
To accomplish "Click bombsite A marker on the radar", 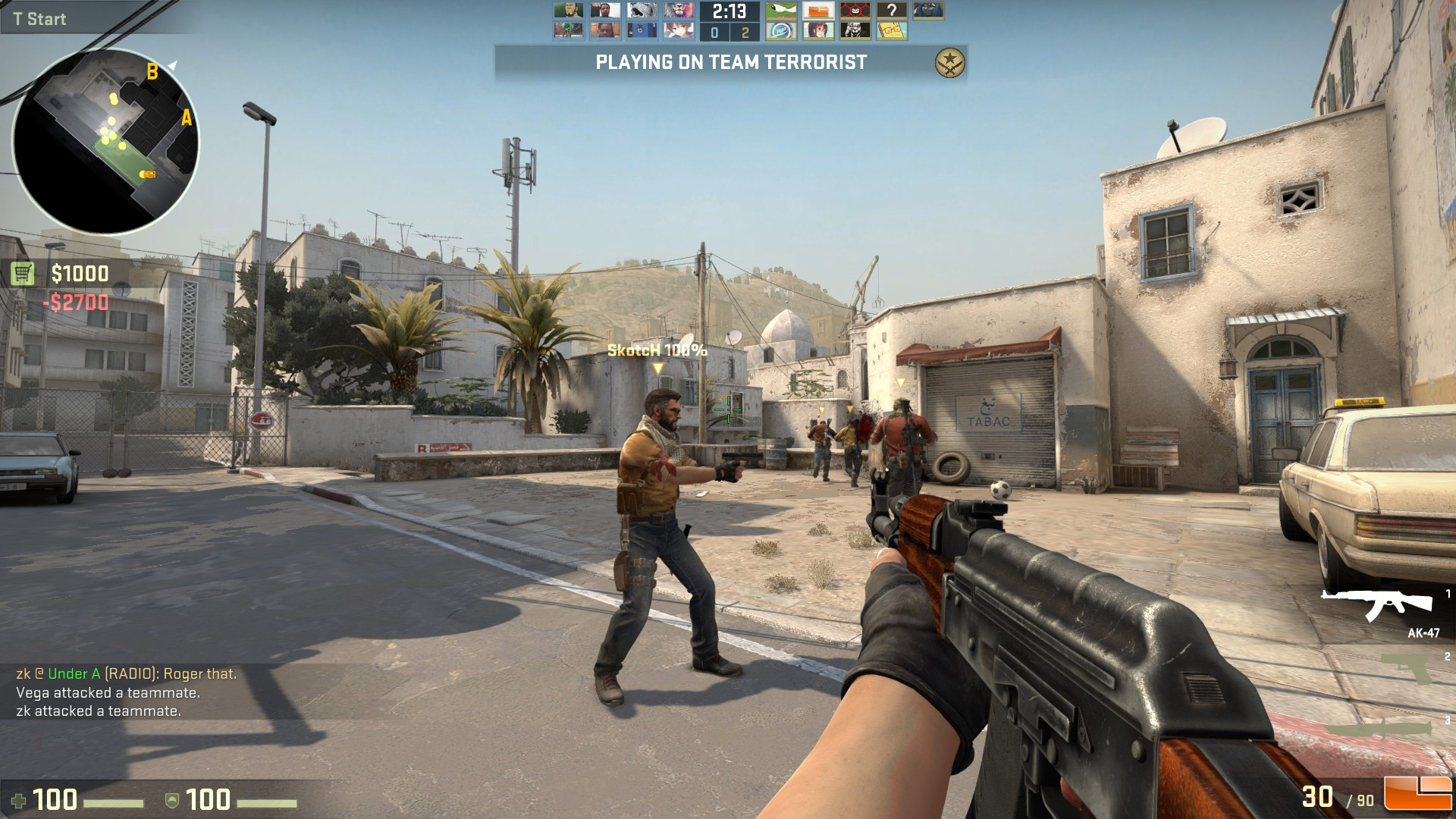I will pyautogui.click(x=186, y=118).
